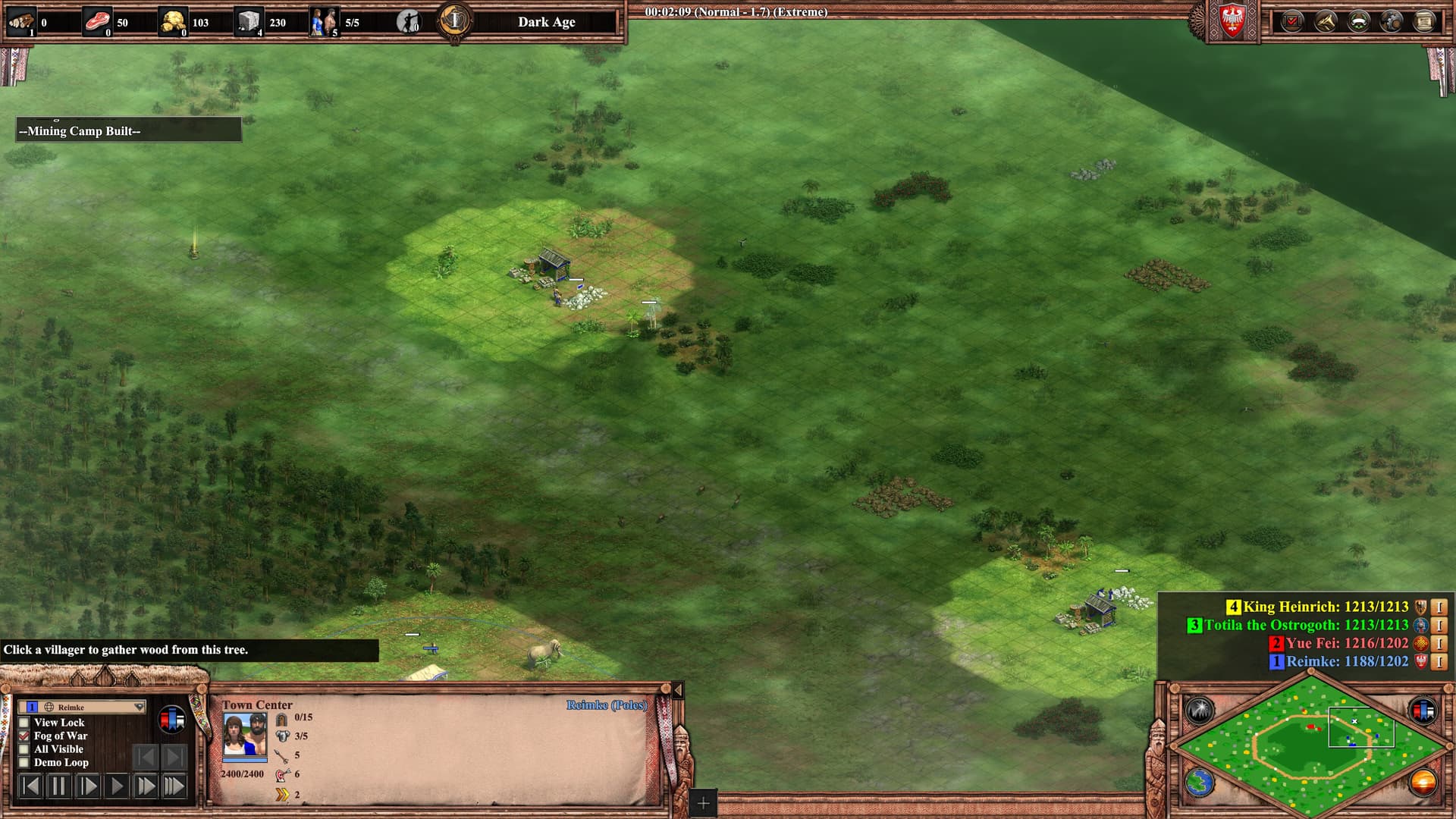
Task: Enable the All Visible checkbox
Action: pyautogui.click(x=24, y=749)
